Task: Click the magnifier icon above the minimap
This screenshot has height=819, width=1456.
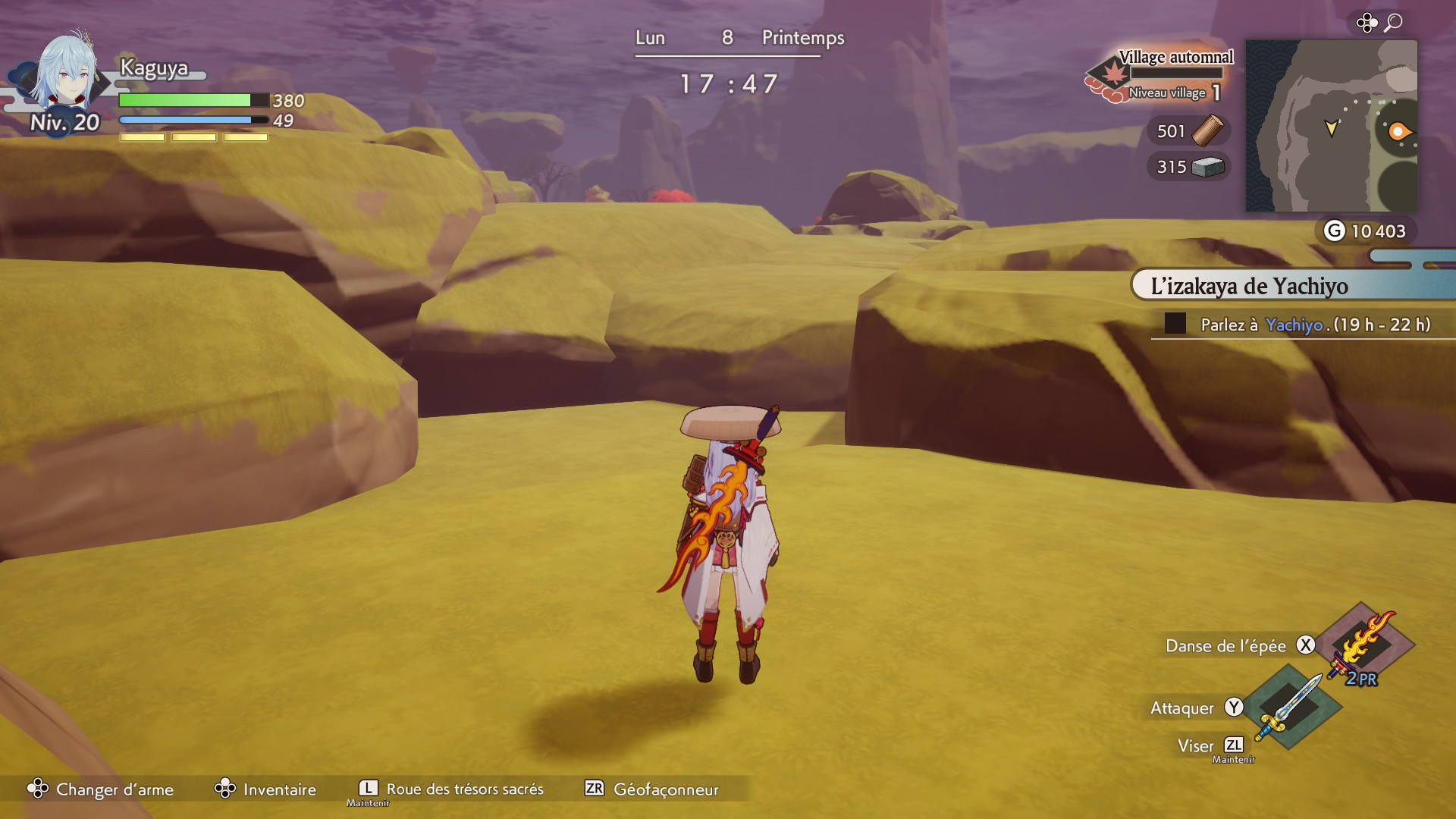Action: (x=1393, y=23)
